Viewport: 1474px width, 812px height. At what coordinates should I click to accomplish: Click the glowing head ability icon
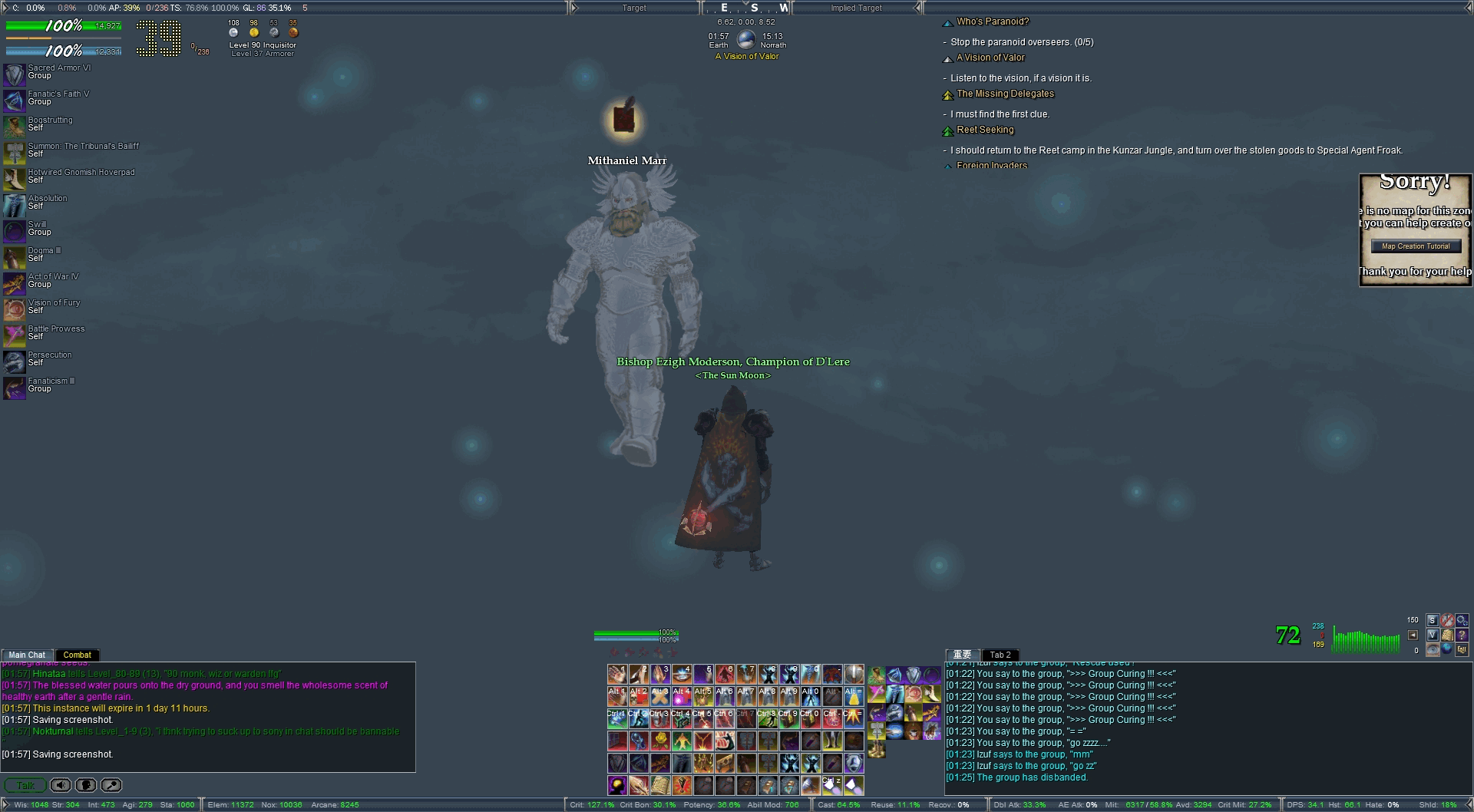[x=617, y=785]
